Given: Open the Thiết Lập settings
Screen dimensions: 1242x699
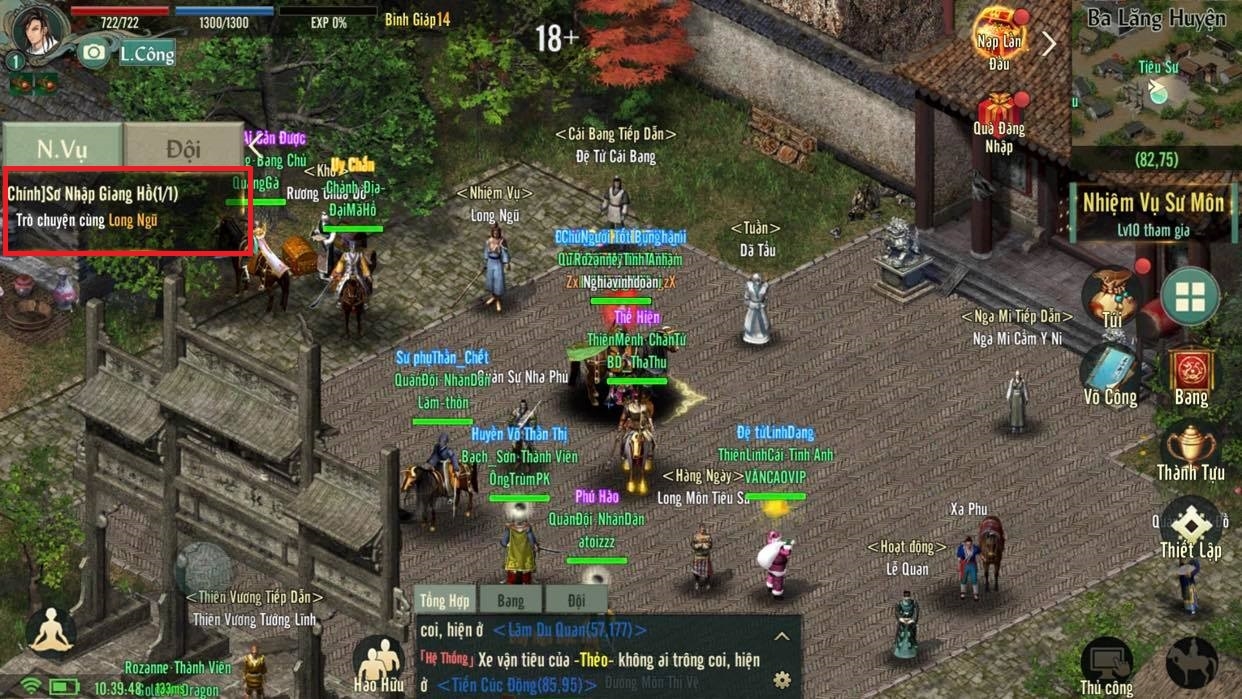Looking at the screenshot, I should click(1190, 527).
